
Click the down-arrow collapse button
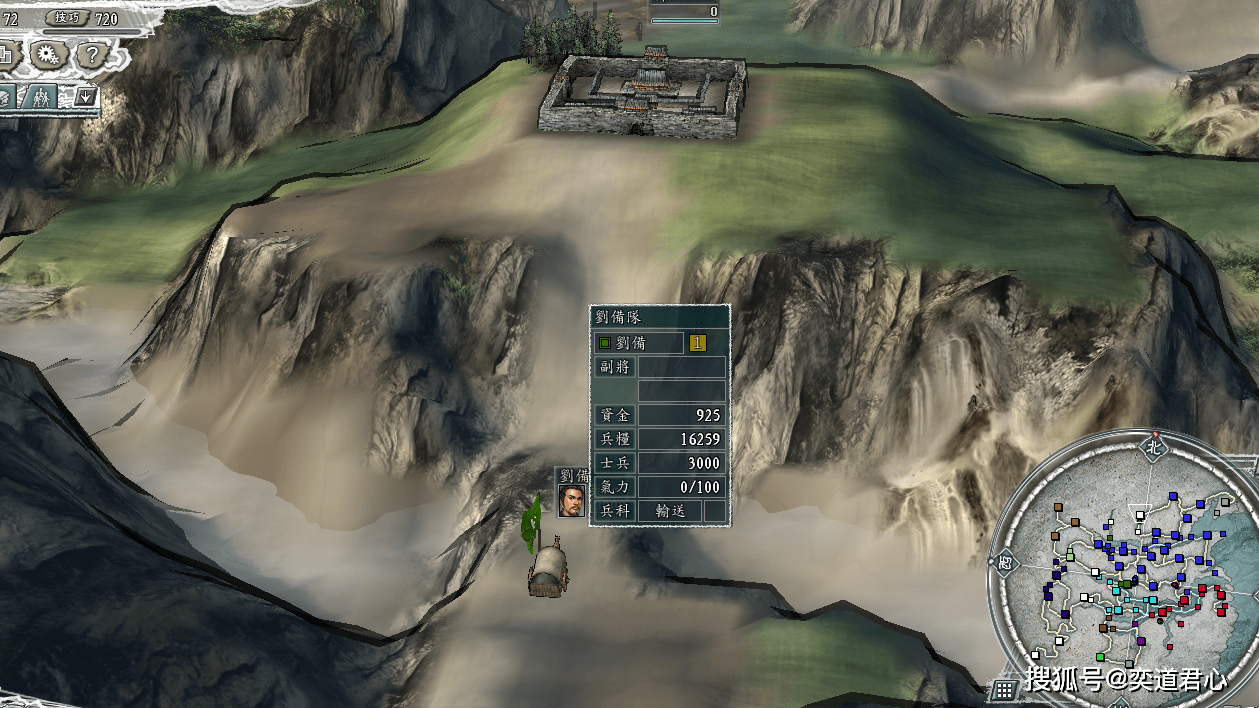(x=85, y=97)
